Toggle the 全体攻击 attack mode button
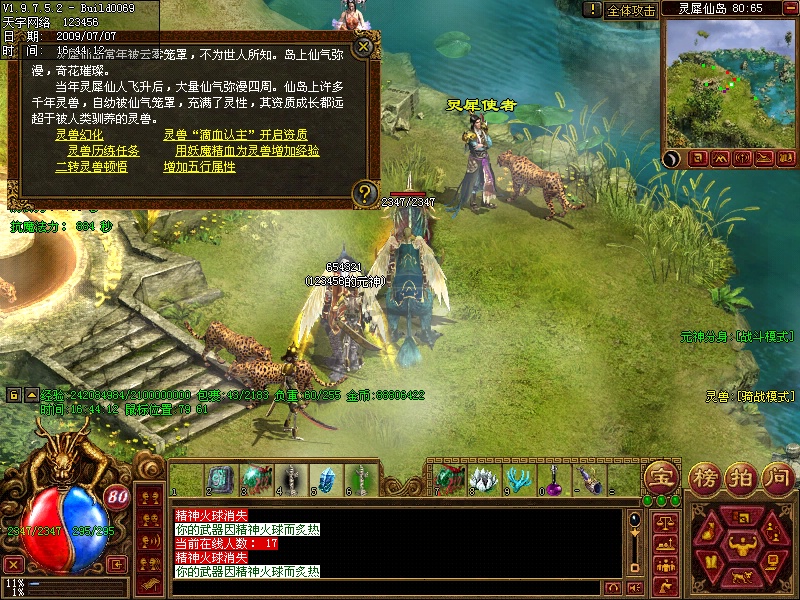The height and width of the screenshot is (600, 800). (x=631, y=10)
